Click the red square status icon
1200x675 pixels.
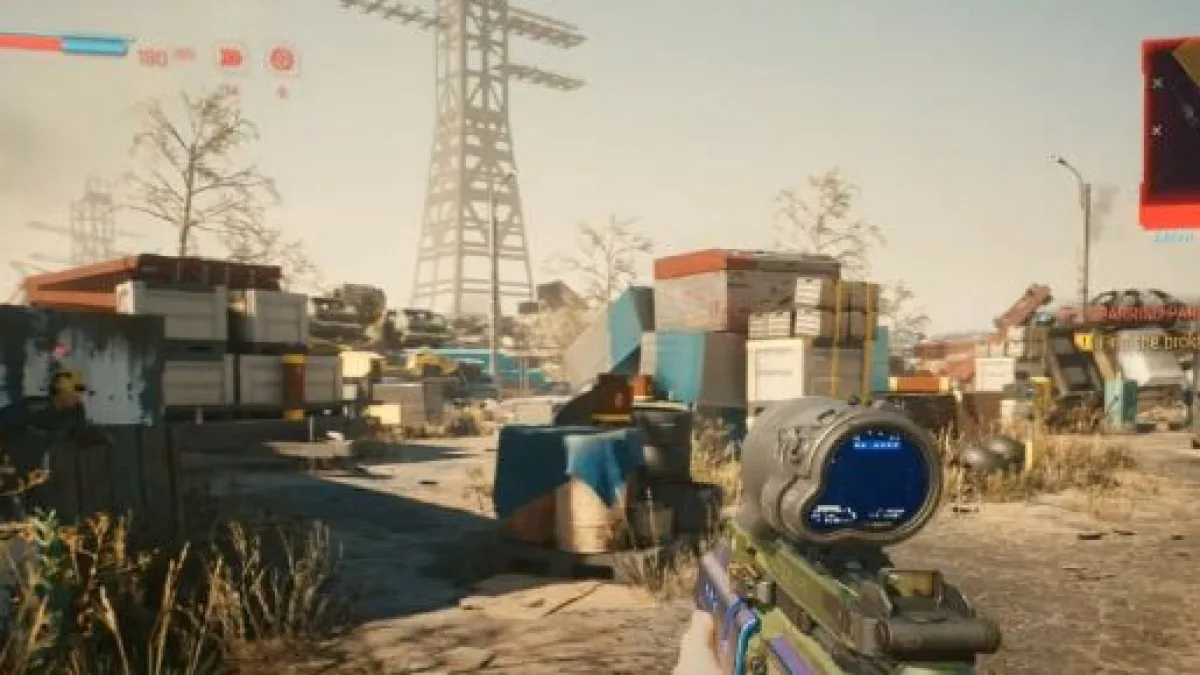coord(231,58)
